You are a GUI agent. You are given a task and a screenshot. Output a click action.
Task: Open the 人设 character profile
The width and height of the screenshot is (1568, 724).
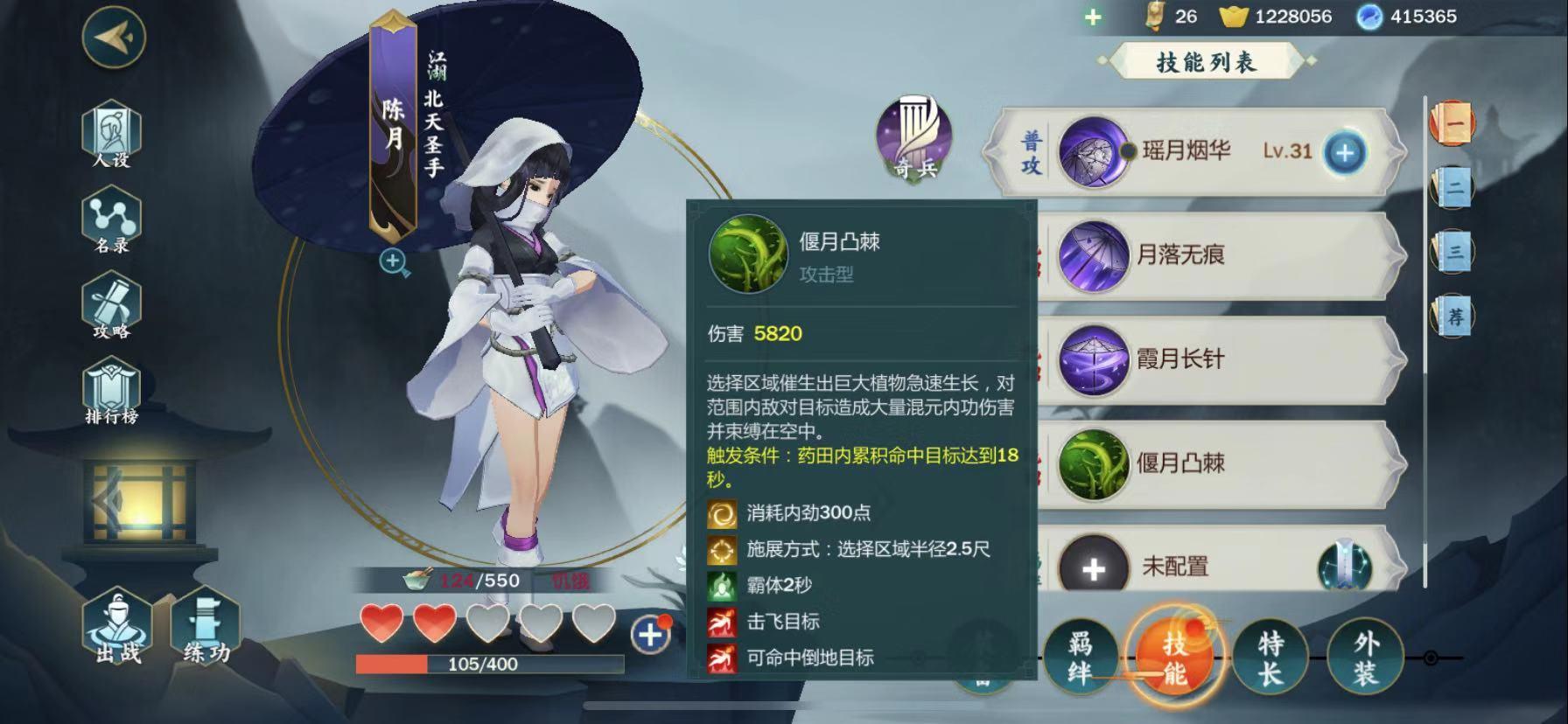pos(111,134)
